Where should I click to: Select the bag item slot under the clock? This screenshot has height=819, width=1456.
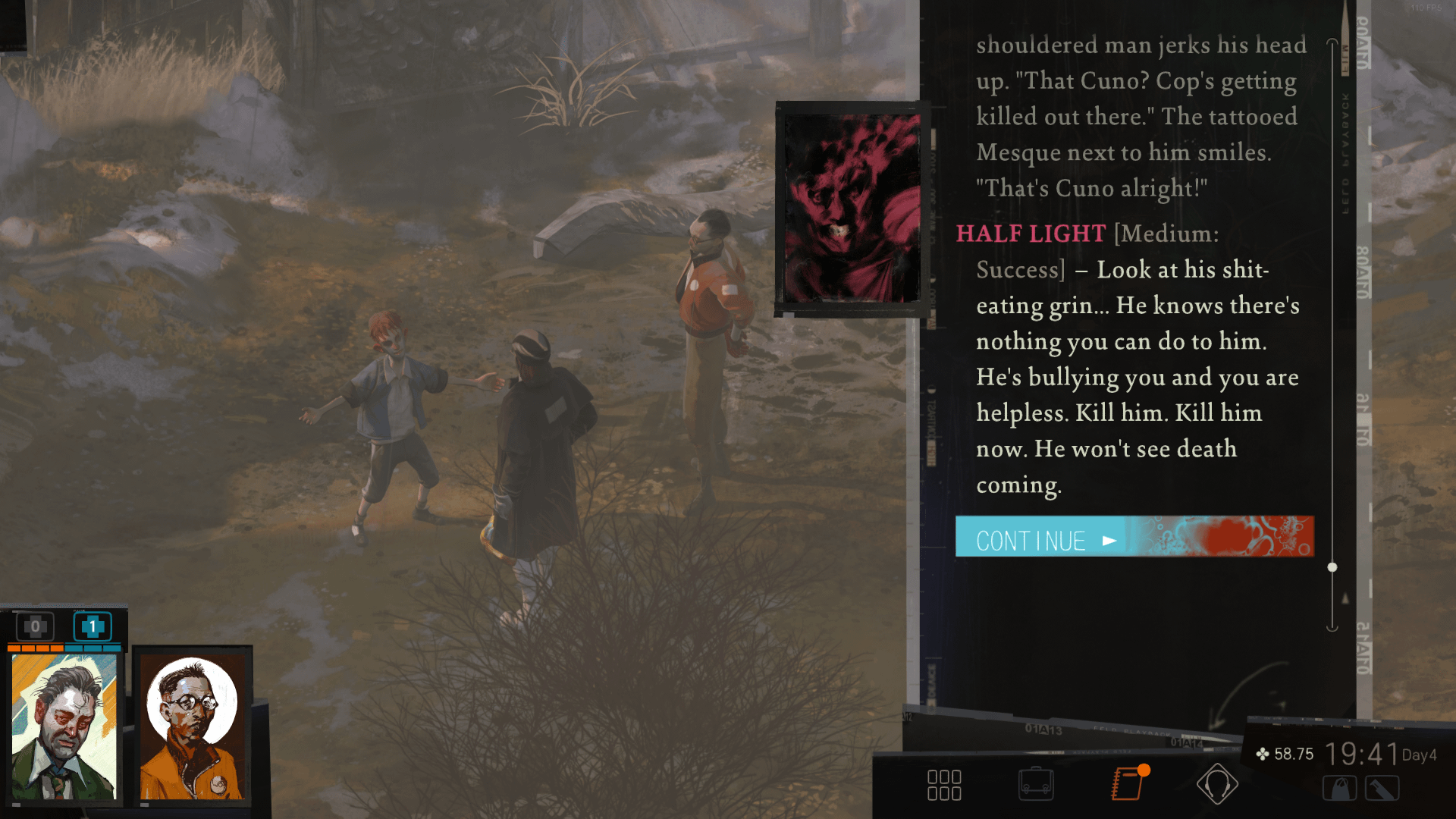tap(1339, 789)
